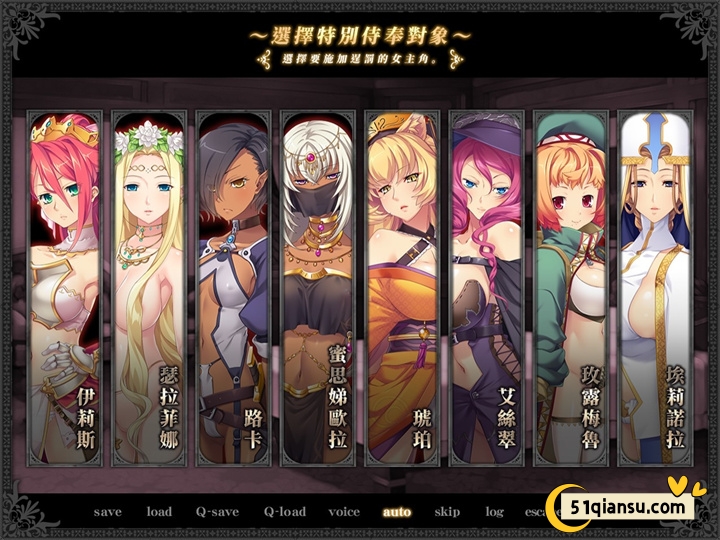This screenshot has height=540, width=720.
Task: Open the log
Action: pyautogui.click(x=495, y=512)
